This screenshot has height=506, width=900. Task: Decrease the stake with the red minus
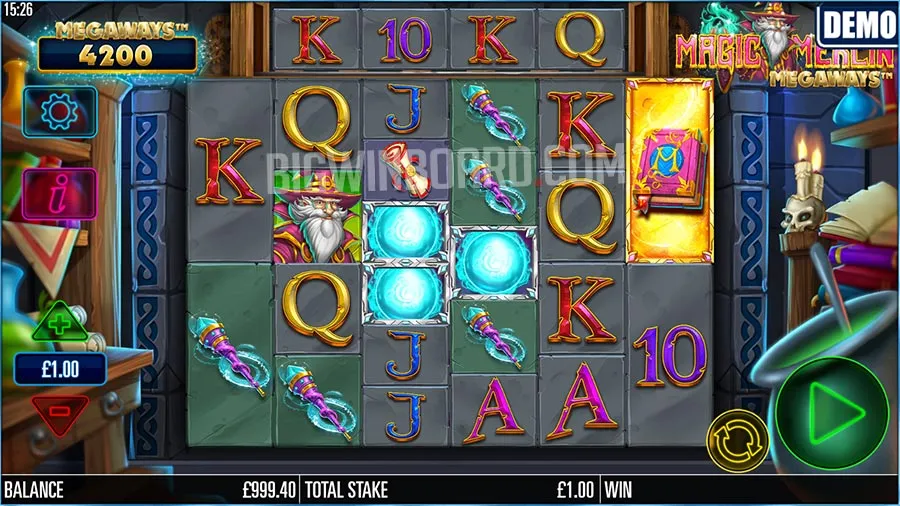coord(59,409)
